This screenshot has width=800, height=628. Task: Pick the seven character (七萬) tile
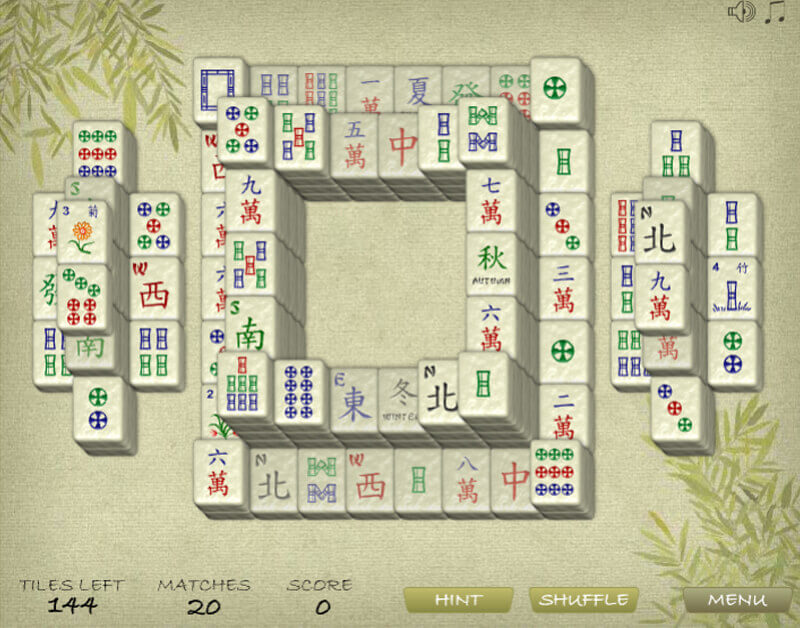(x=490, y=202)
